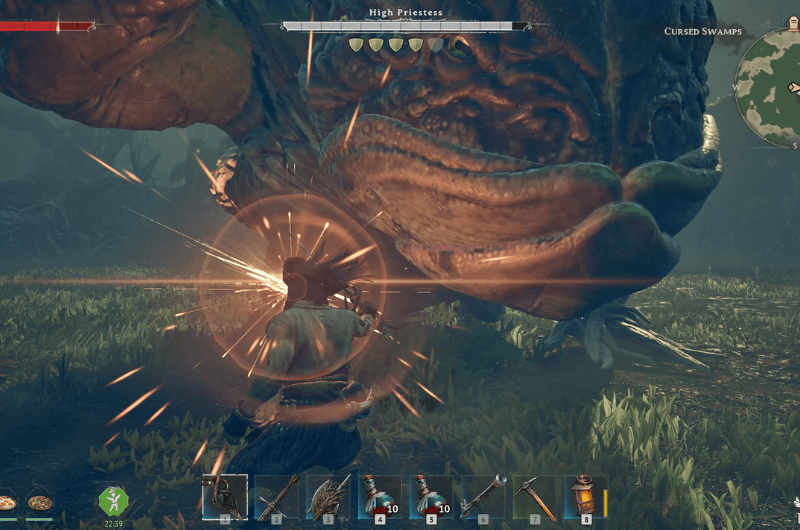The height and width of the screenshot is (530, 800).
Task: Open the Cursed Swamps minimap
Action: [x=772, y=85]
